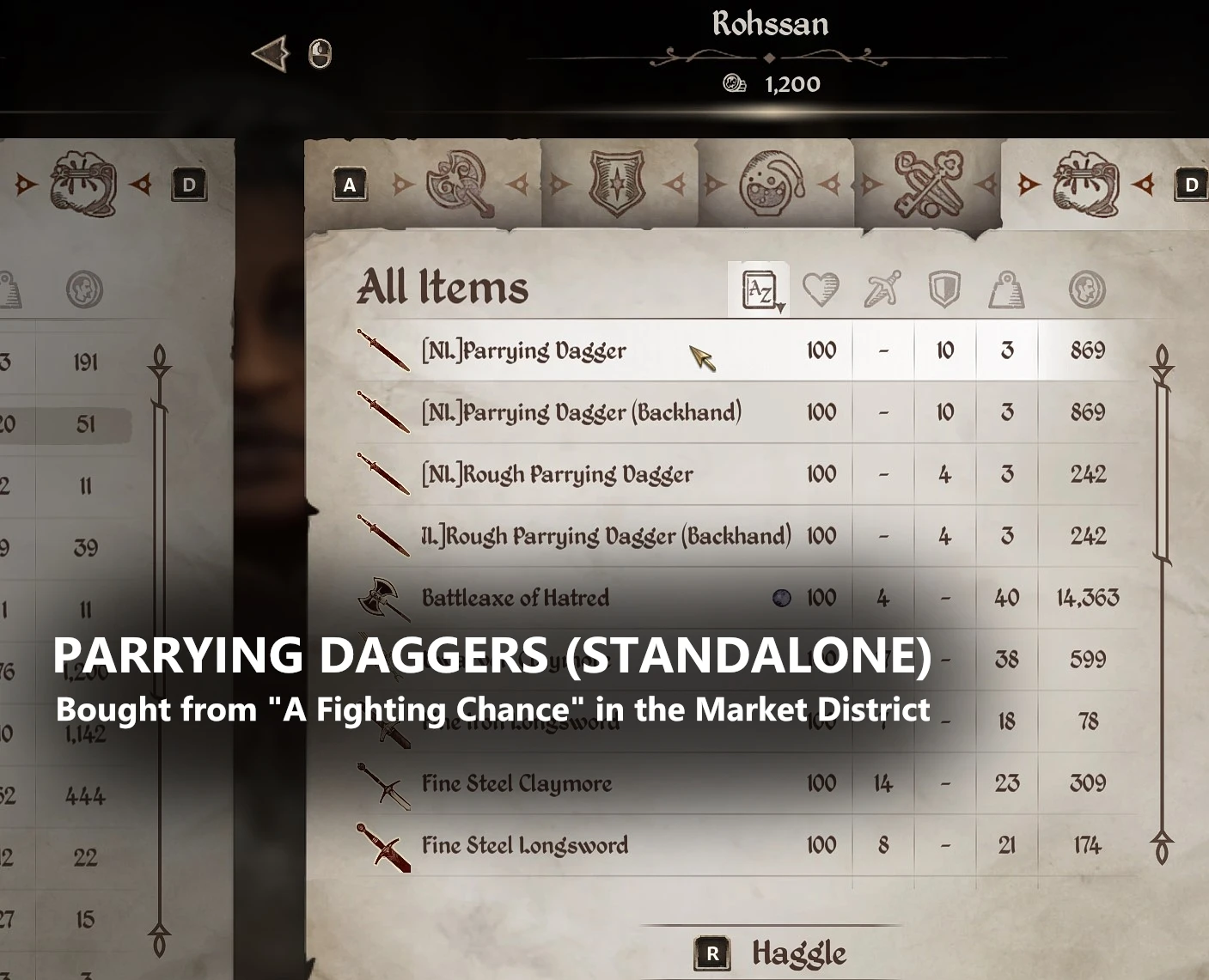1209x980 pixels.
Task: Choose the Fine Steel Claymore
Action: point(516,783)
